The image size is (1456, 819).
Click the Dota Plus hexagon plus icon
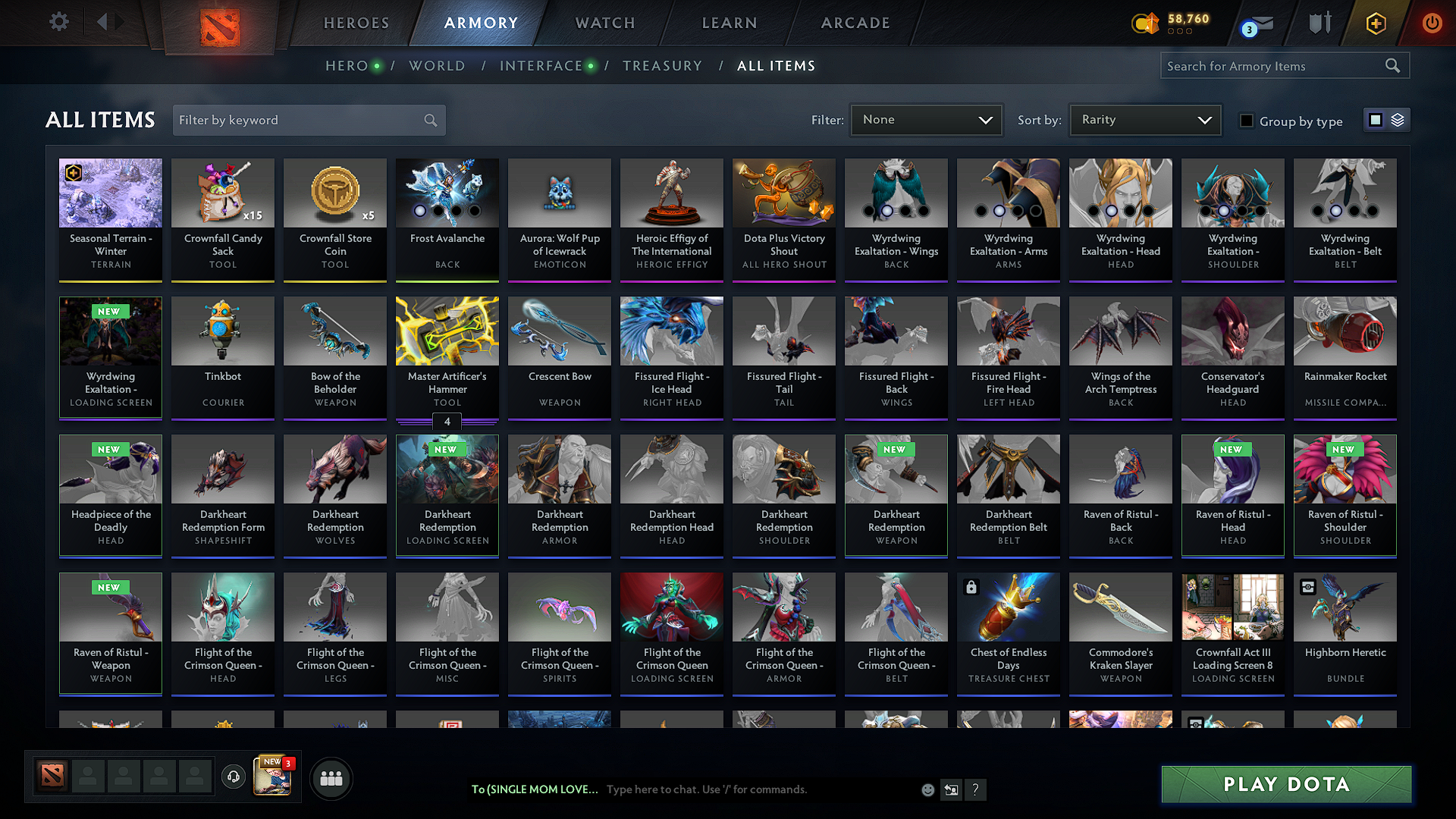pos(1375,24)
